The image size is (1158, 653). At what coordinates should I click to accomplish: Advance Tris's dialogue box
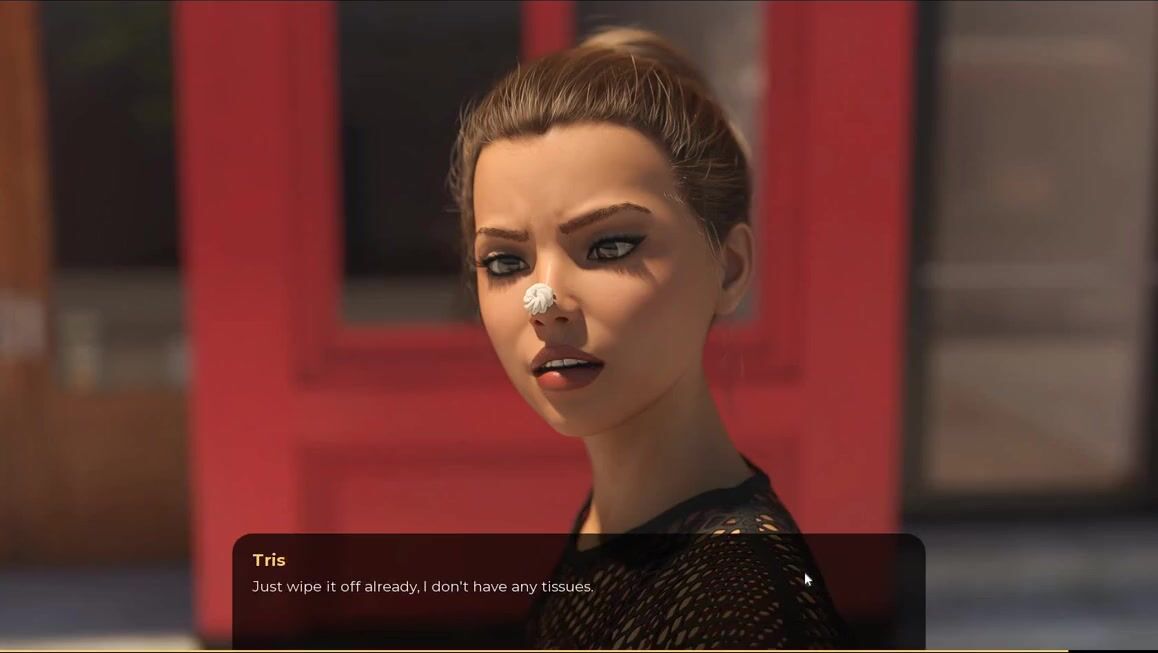click(x=578, y=590)
